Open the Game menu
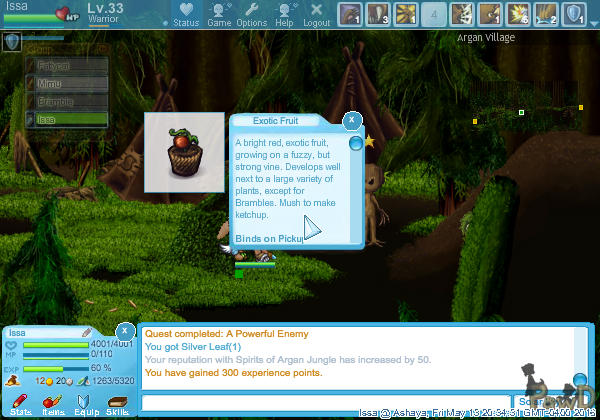600x420 pixels. (x=219, y=14)
